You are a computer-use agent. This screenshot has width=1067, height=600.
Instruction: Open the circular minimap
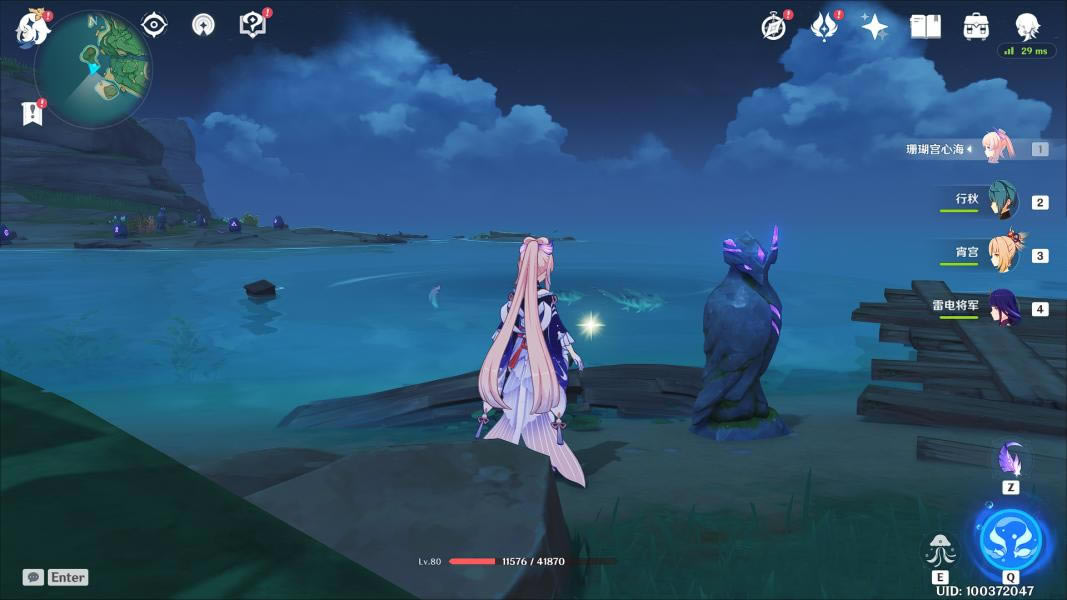coord(93,68)
